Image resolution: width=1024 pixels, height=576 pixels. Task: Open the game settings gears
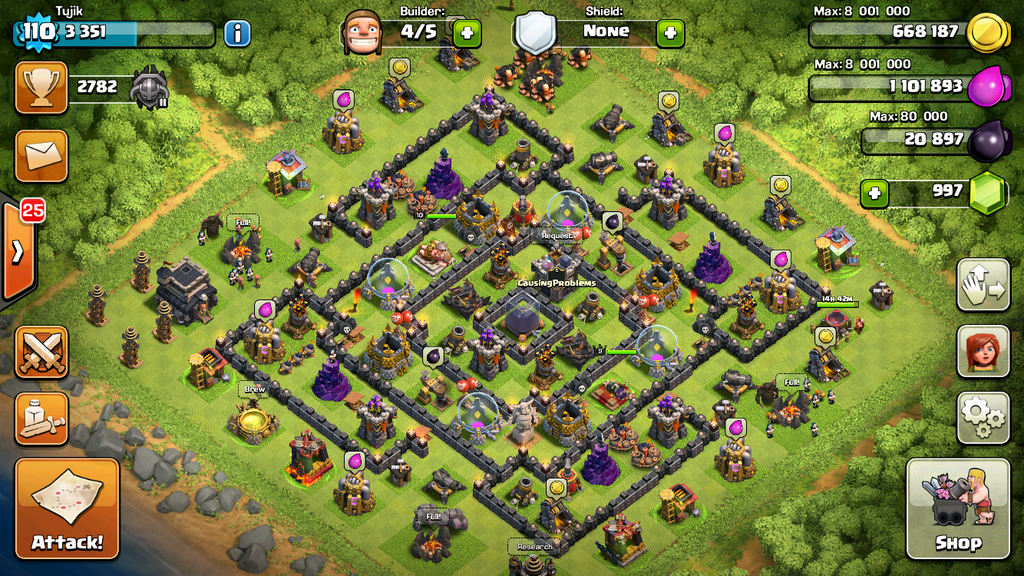tap(982, 417)
